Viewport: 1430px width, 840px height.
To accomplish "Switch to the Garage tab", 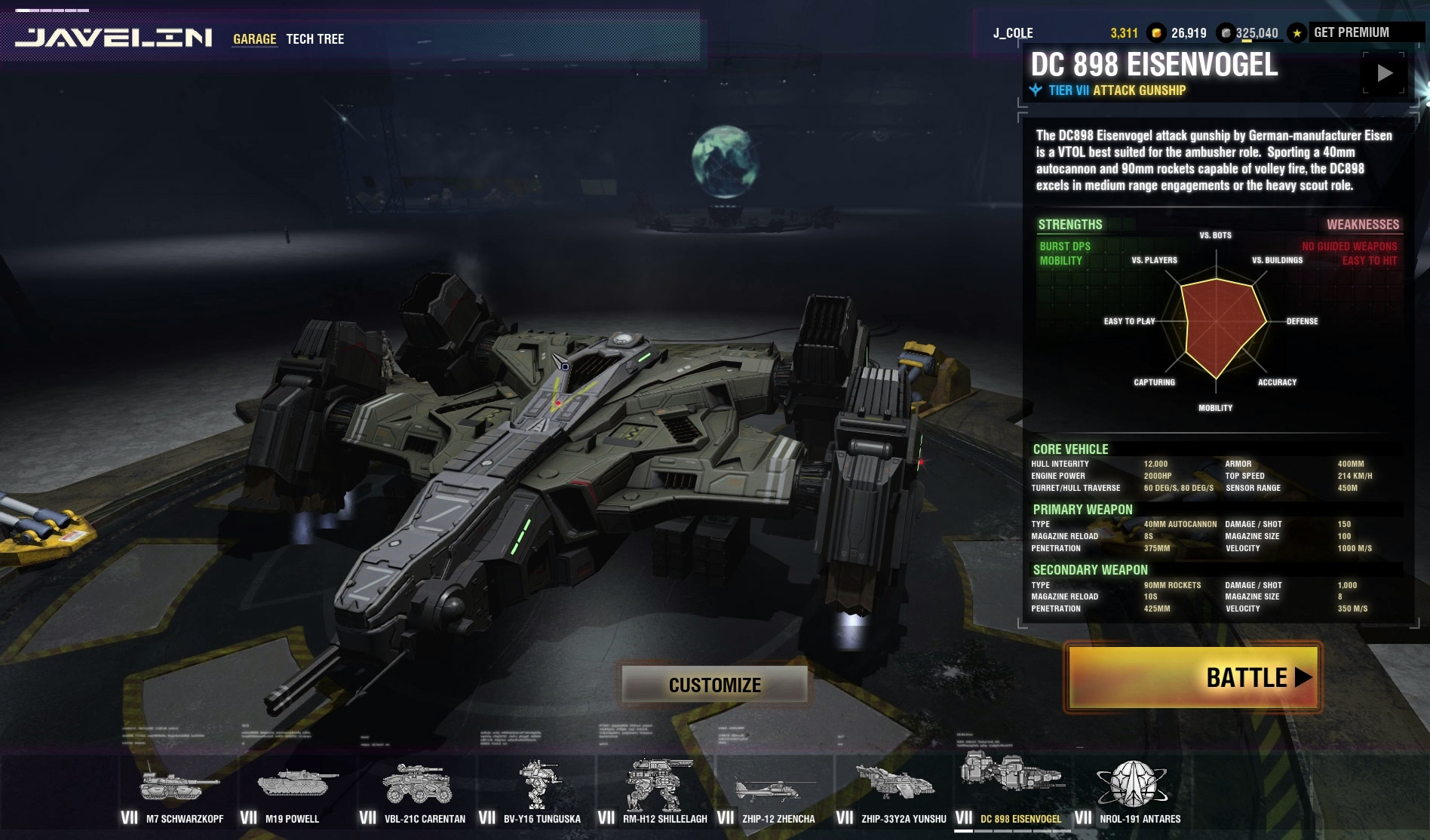I will coord(254,39).
